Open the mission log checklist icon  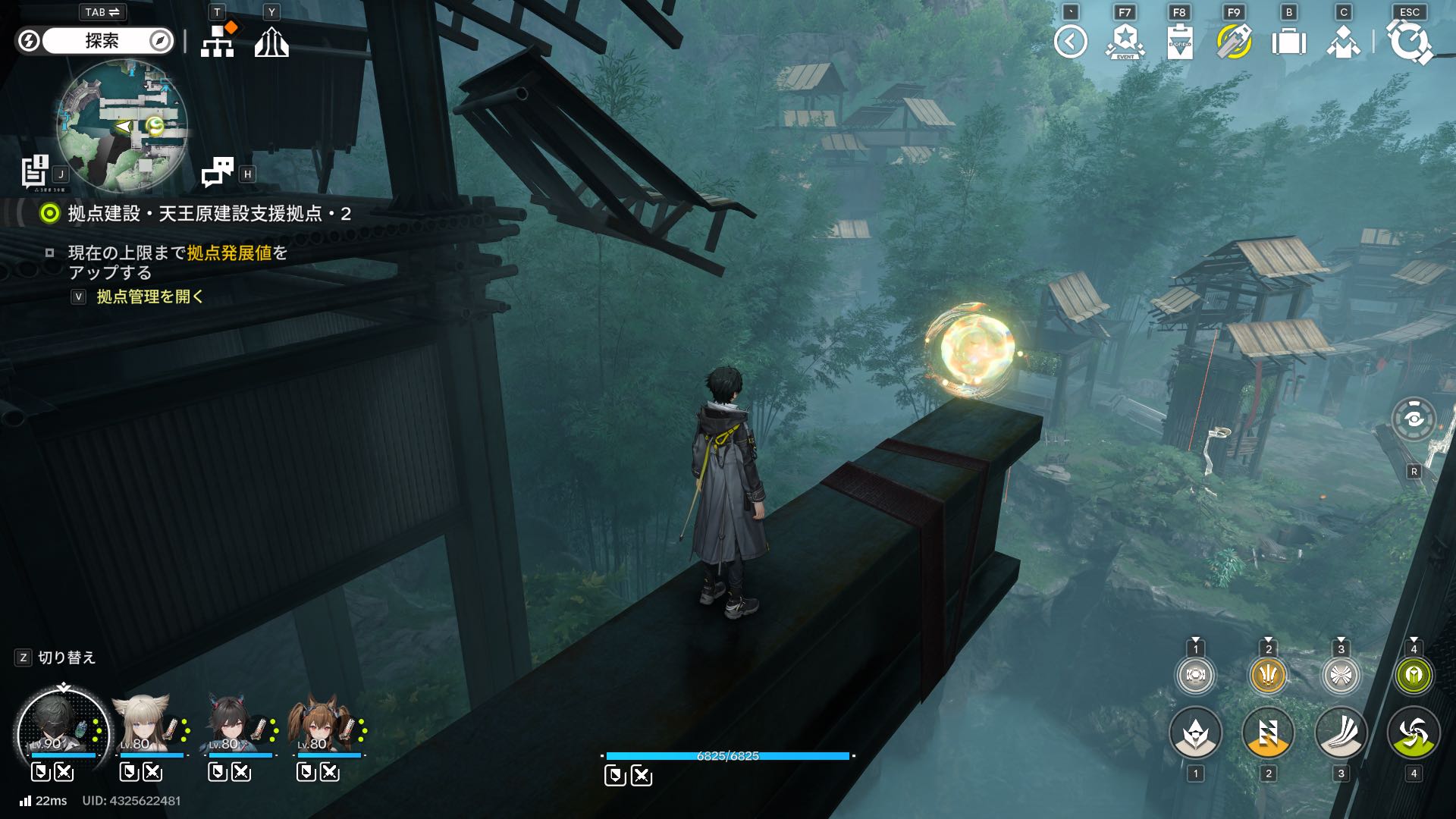click(x=35, y=171)
